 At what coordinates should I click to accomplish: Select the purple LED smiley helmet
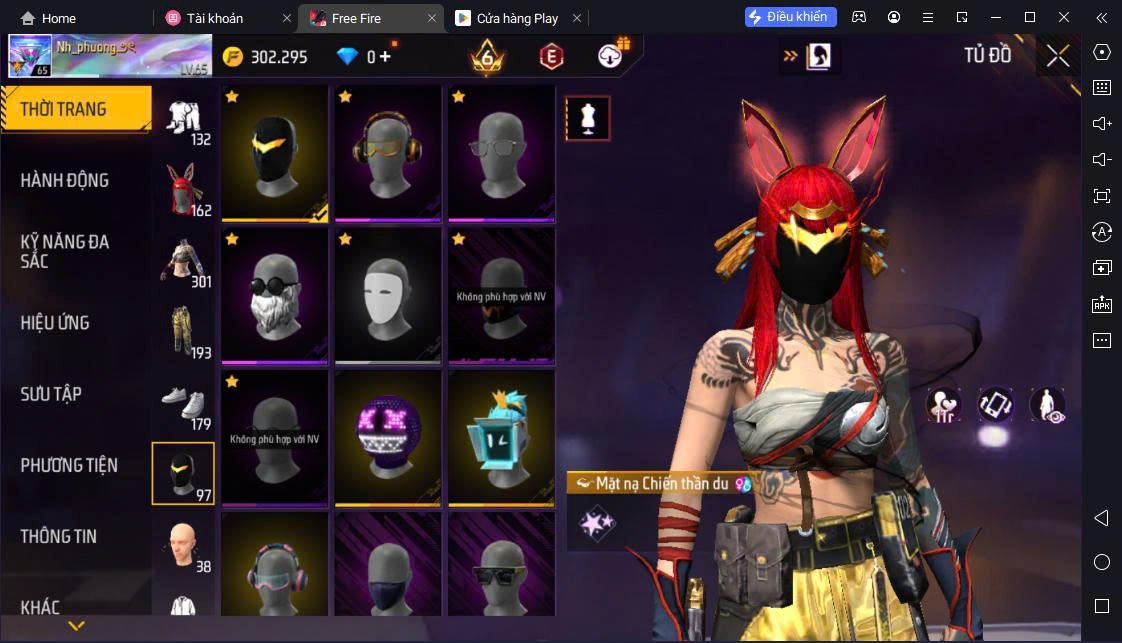point(388,437)
